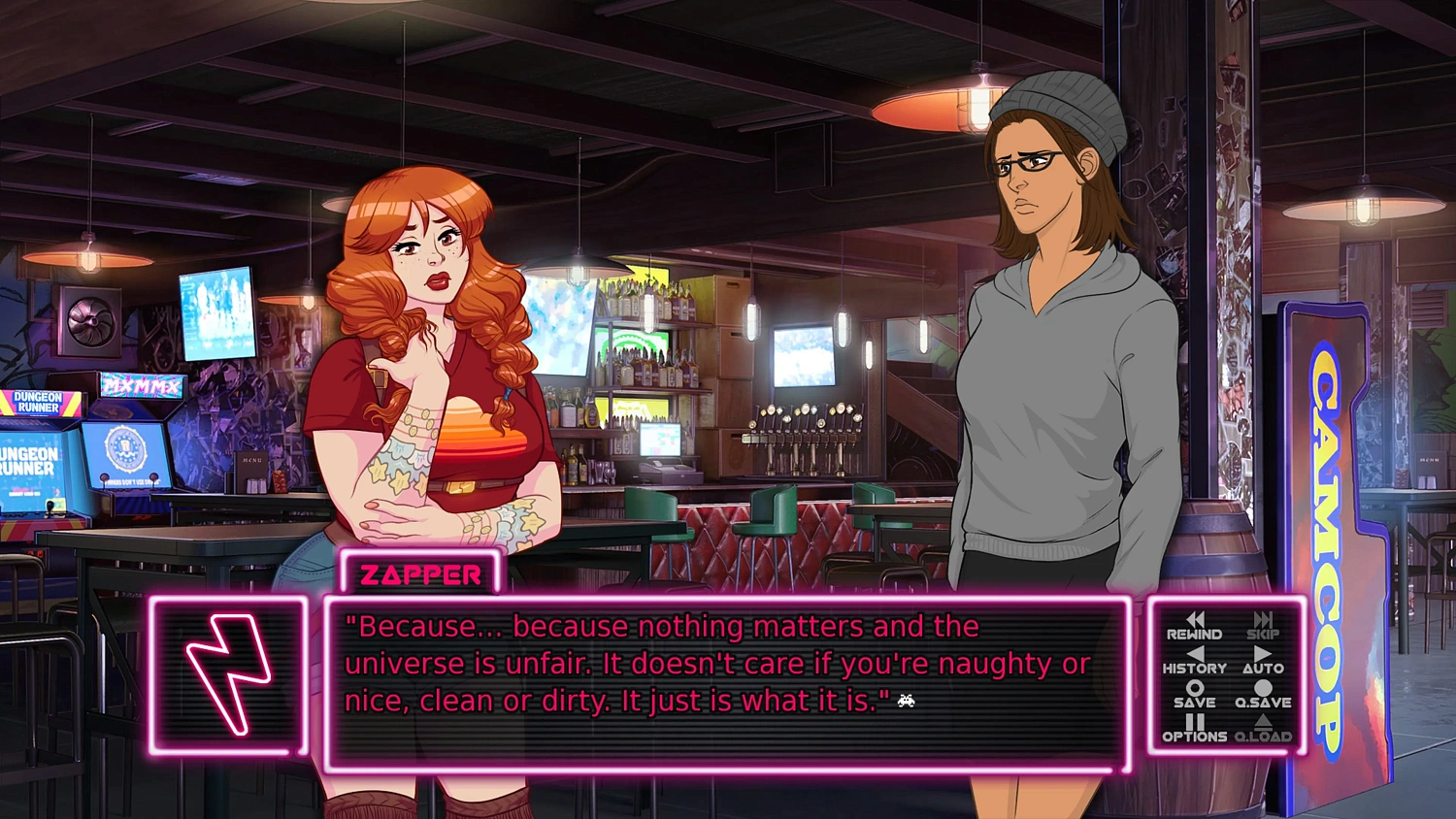Select the quick menu HISTORY label
The height and width of the screenshot is (819, 1456).
[x=1196, y=668]
